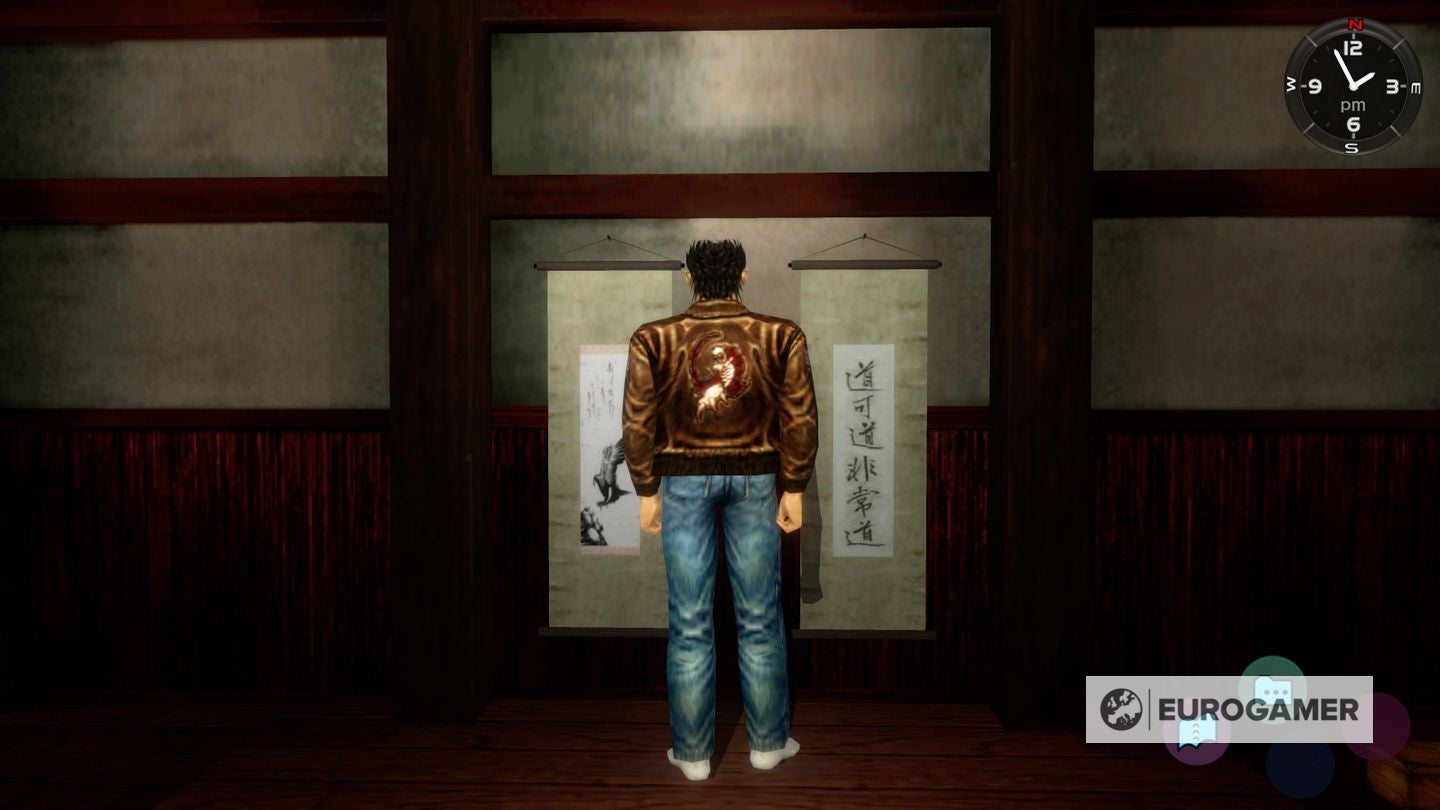Click the Eurogamer globe icon
The width and height of the screenshot is (1440, 810).
pos(1123,710)
